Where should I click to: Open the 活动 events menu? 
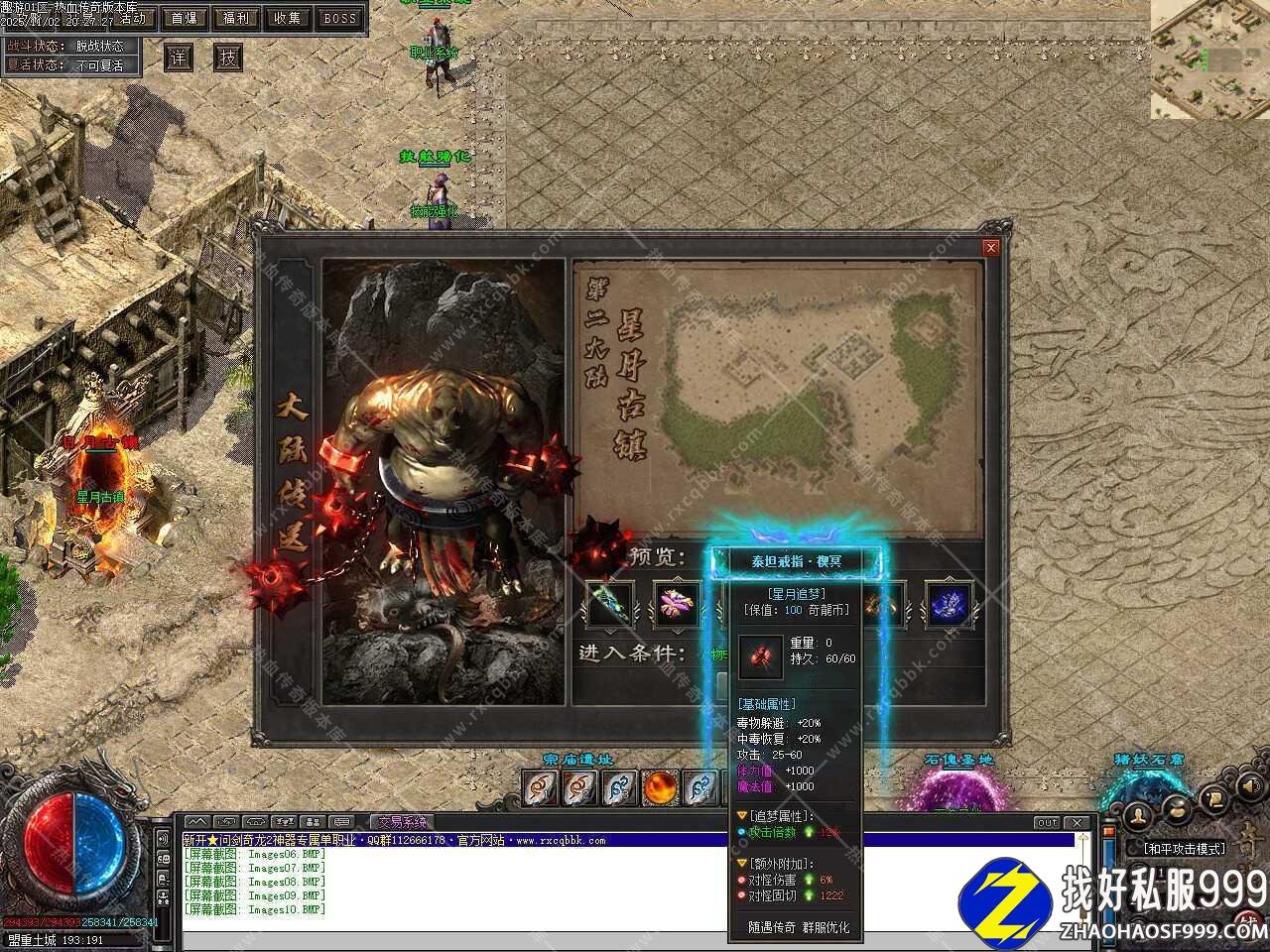(x=131, y=18)
